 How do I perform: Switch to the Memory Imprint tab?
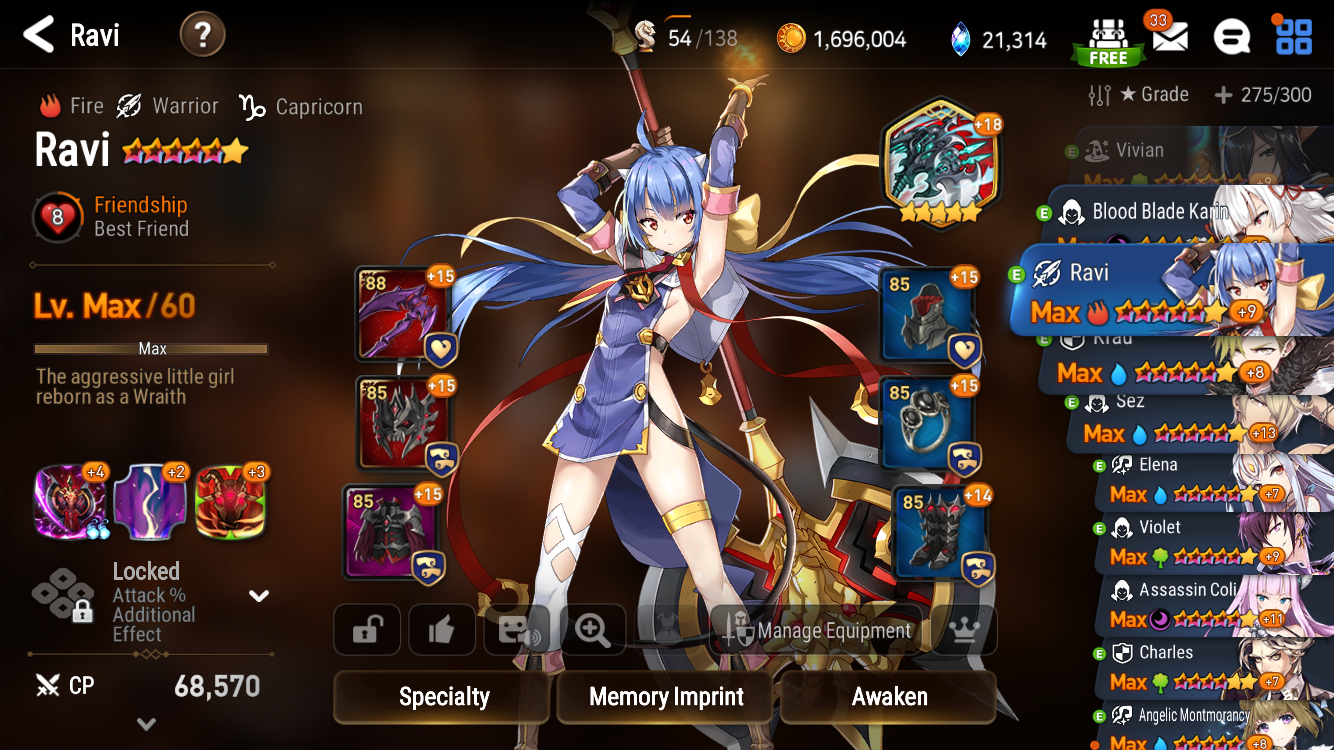[x=664, y=697]
